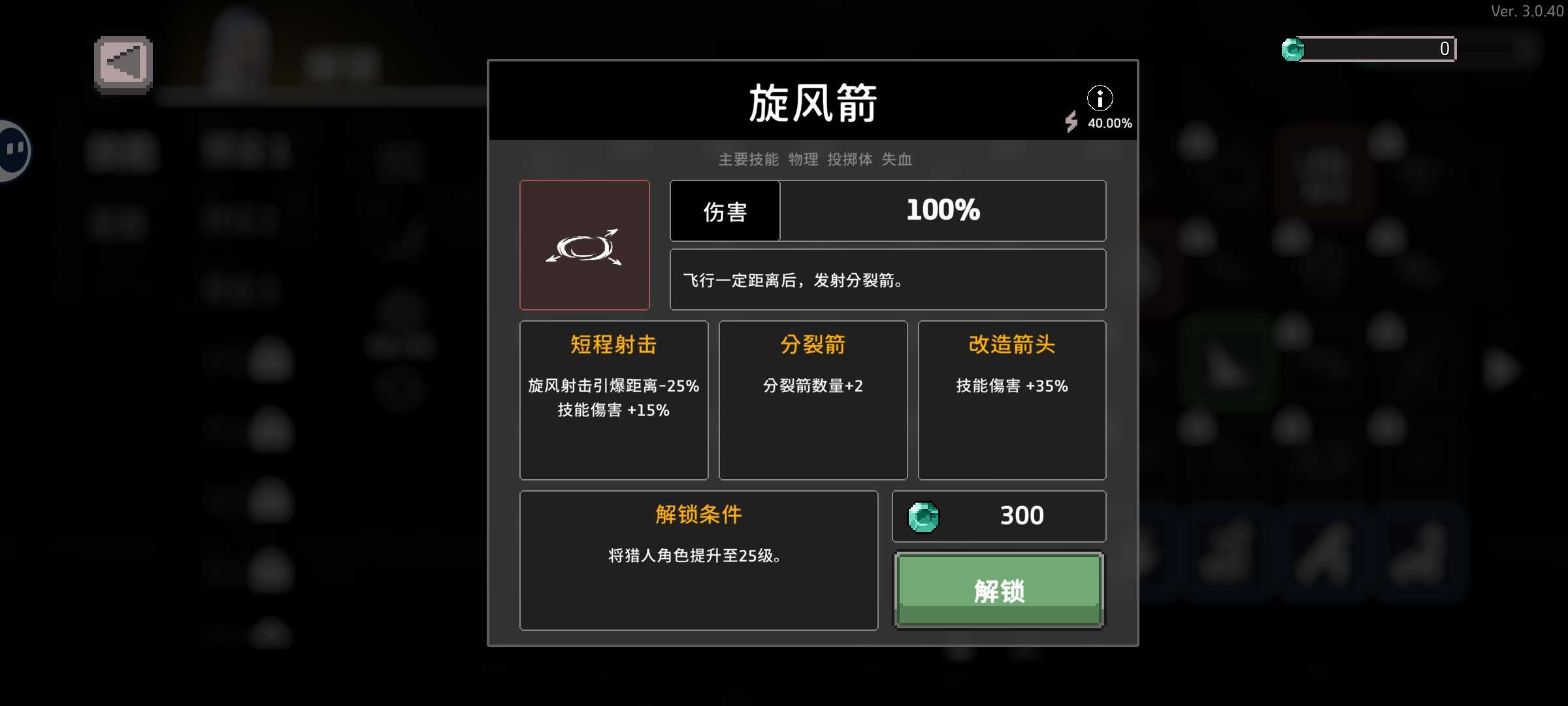The height and width of the screenshot is (706, 1568).
Task: Click the 100% damage value display
Action: pyautogui.click(x=943, y=210)
